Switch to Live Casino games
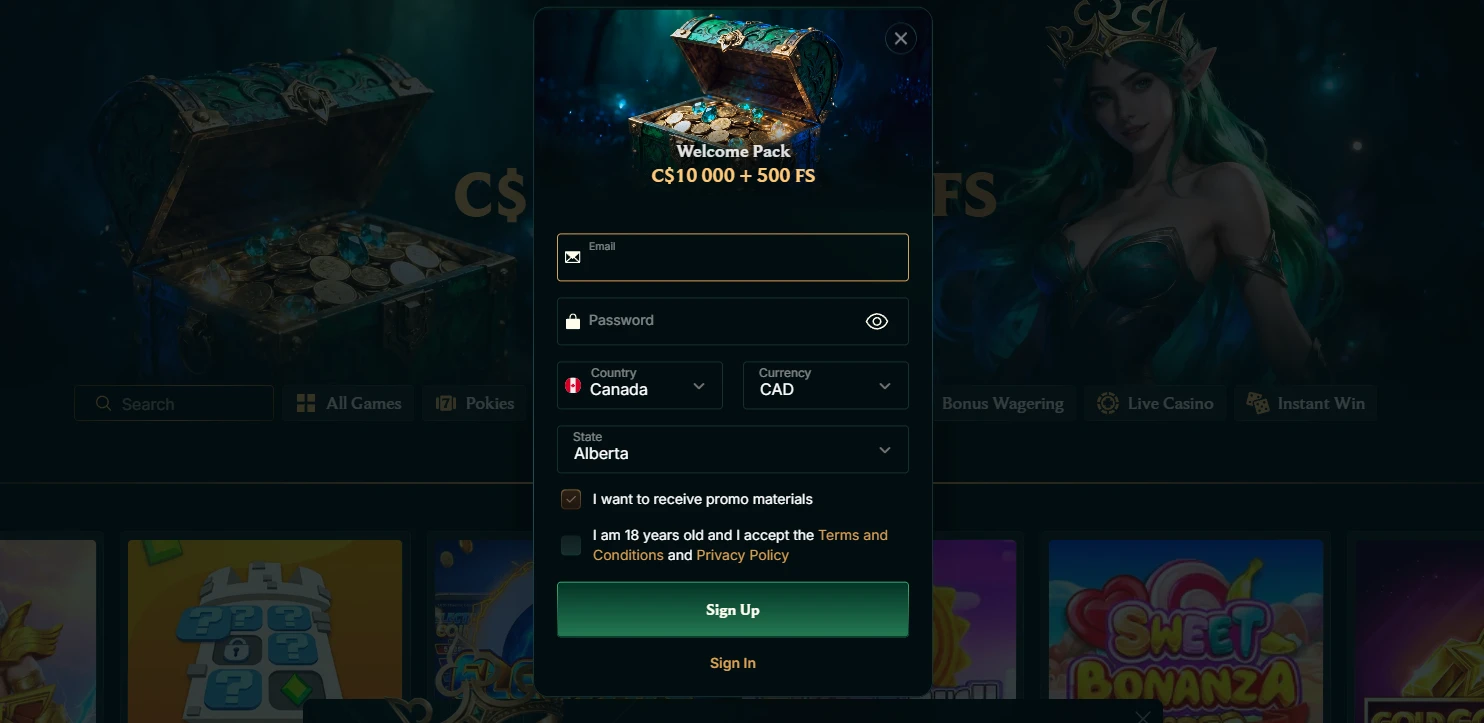This screenshot has width=1484, height=723. (1155, 404)
